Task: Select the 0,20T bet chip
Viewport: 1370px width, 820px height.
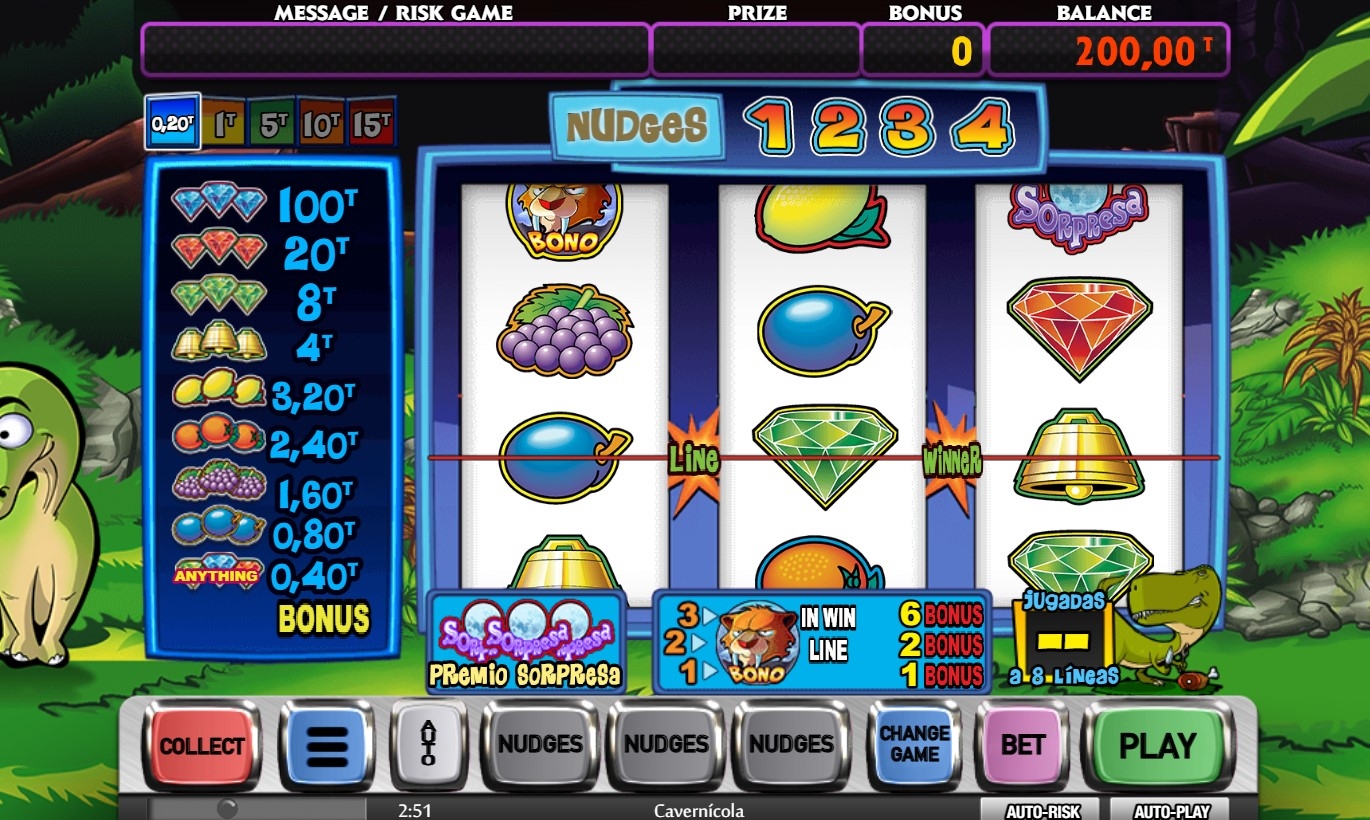Action: pos(172,122)
